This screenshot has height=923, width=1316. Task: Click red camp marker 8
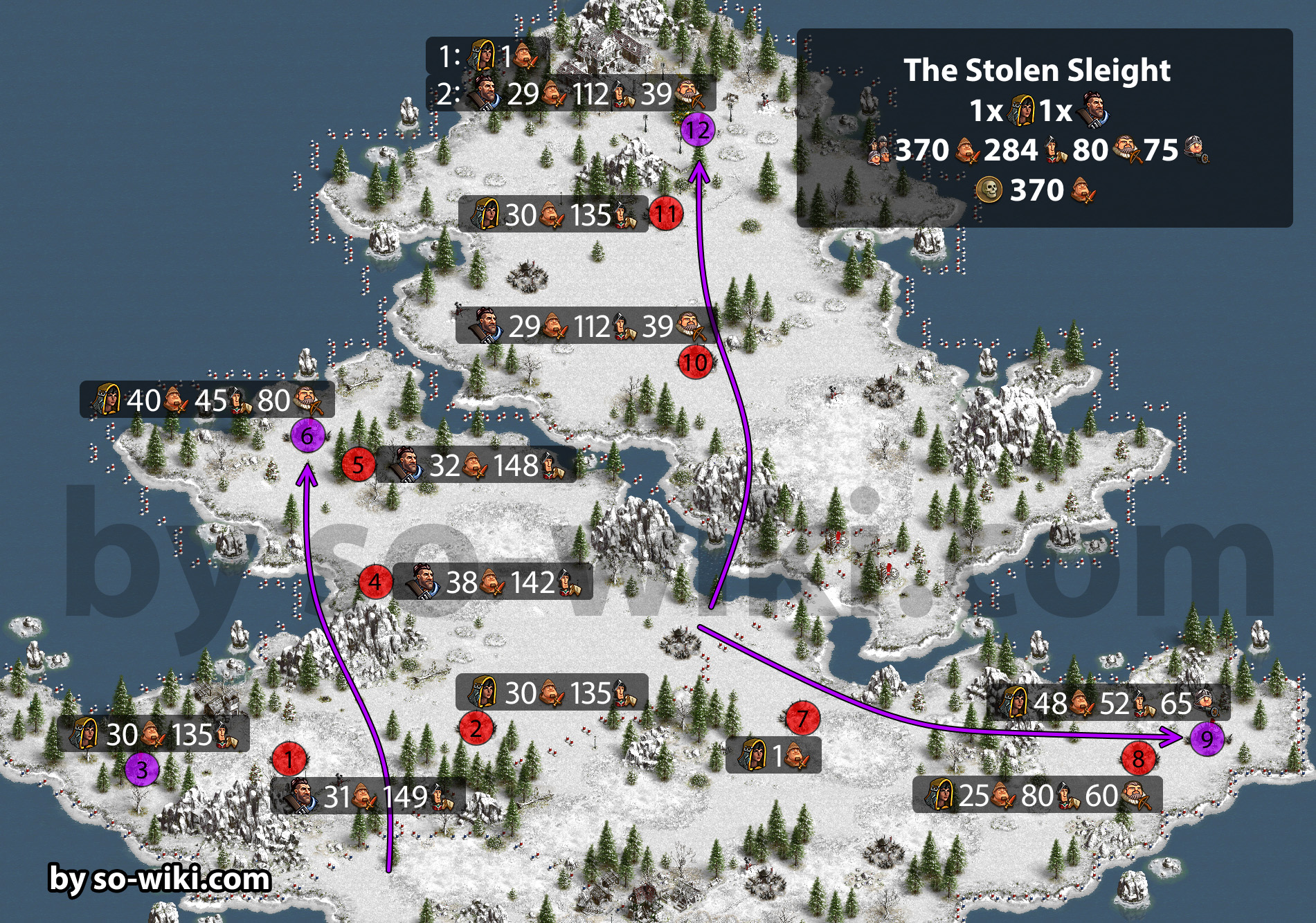pyautogui.click(x=1138, y=759)
